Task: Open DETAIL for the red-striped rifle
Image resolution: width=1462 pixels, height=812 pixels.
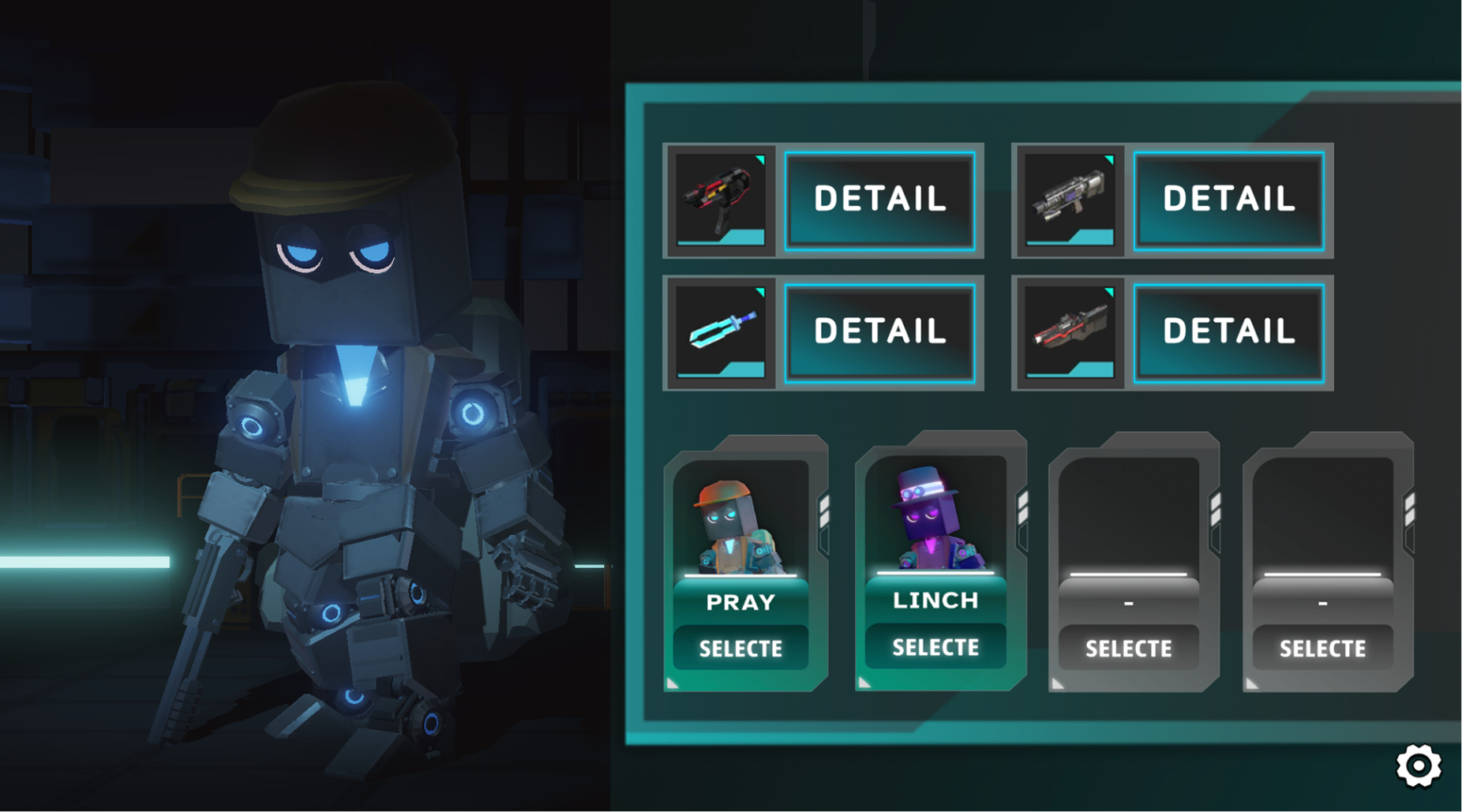Action: (1228, 332)
